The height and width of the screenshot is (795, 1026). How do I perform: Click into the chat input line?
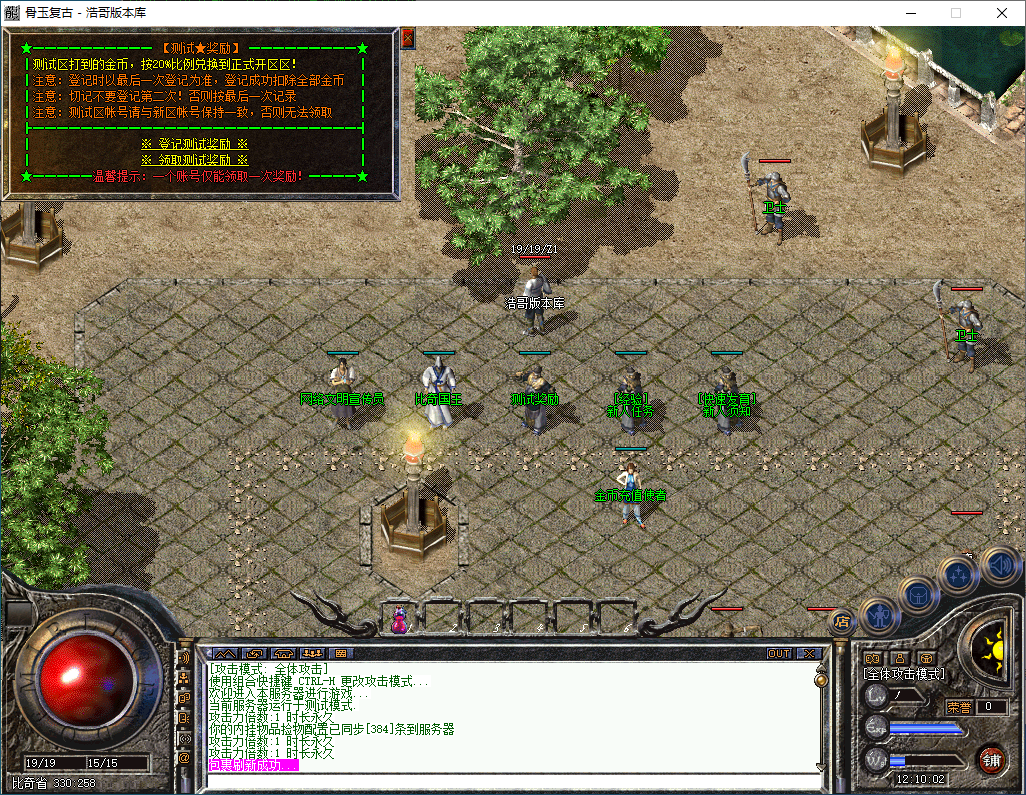[x=510, y=781]
